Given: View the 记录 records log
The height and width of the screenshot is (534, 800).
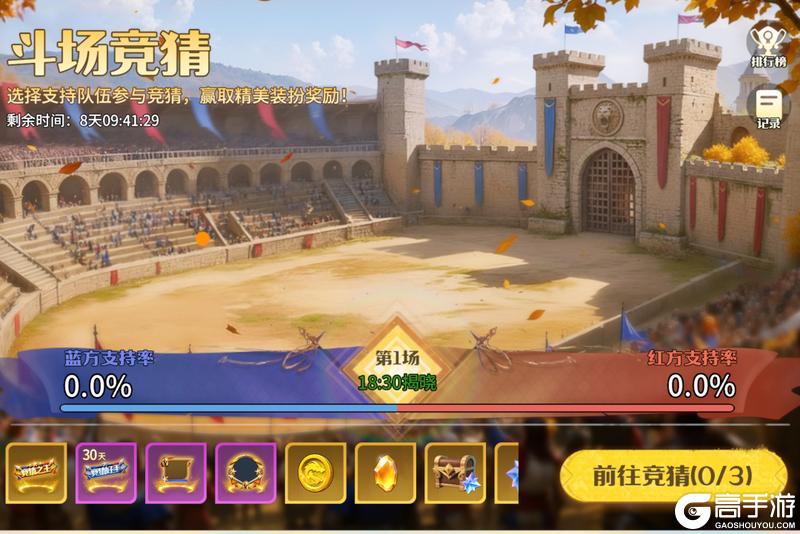Looking at the screenshot, I should pos(768,108).
